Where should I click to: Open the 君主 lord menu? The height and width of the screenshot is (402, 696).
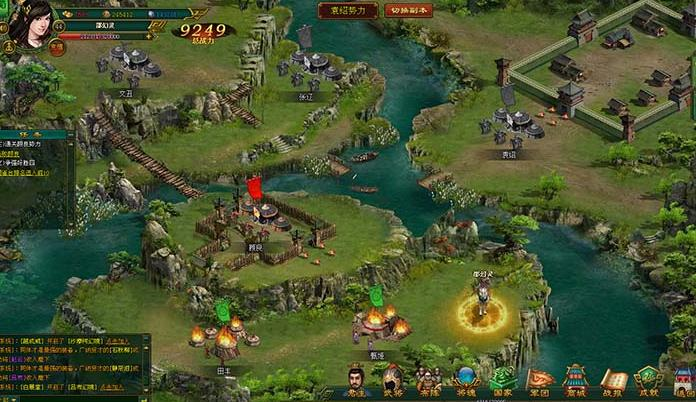coord(357,381)
